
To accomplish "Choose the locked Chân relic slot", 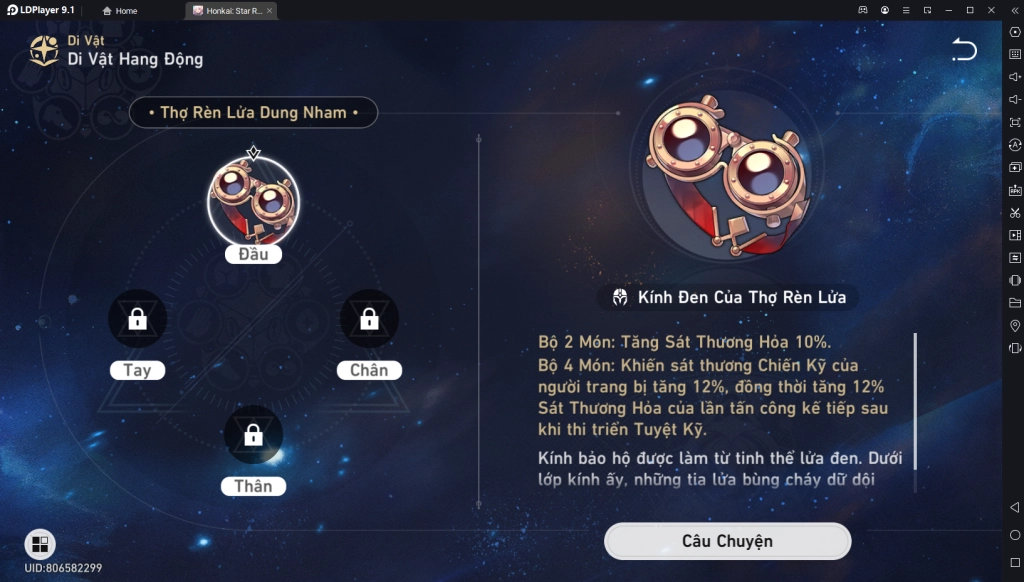I will pos(369,320).
